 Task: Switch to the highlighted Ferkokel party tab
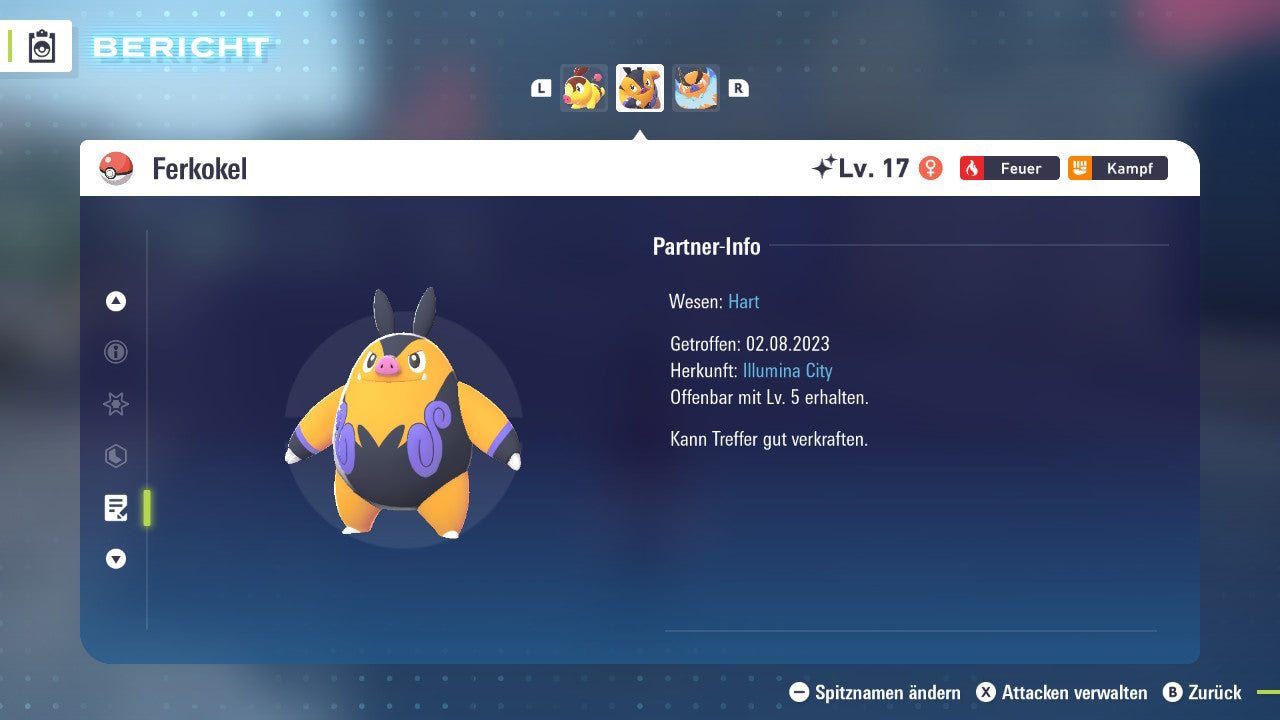point(639,88)
